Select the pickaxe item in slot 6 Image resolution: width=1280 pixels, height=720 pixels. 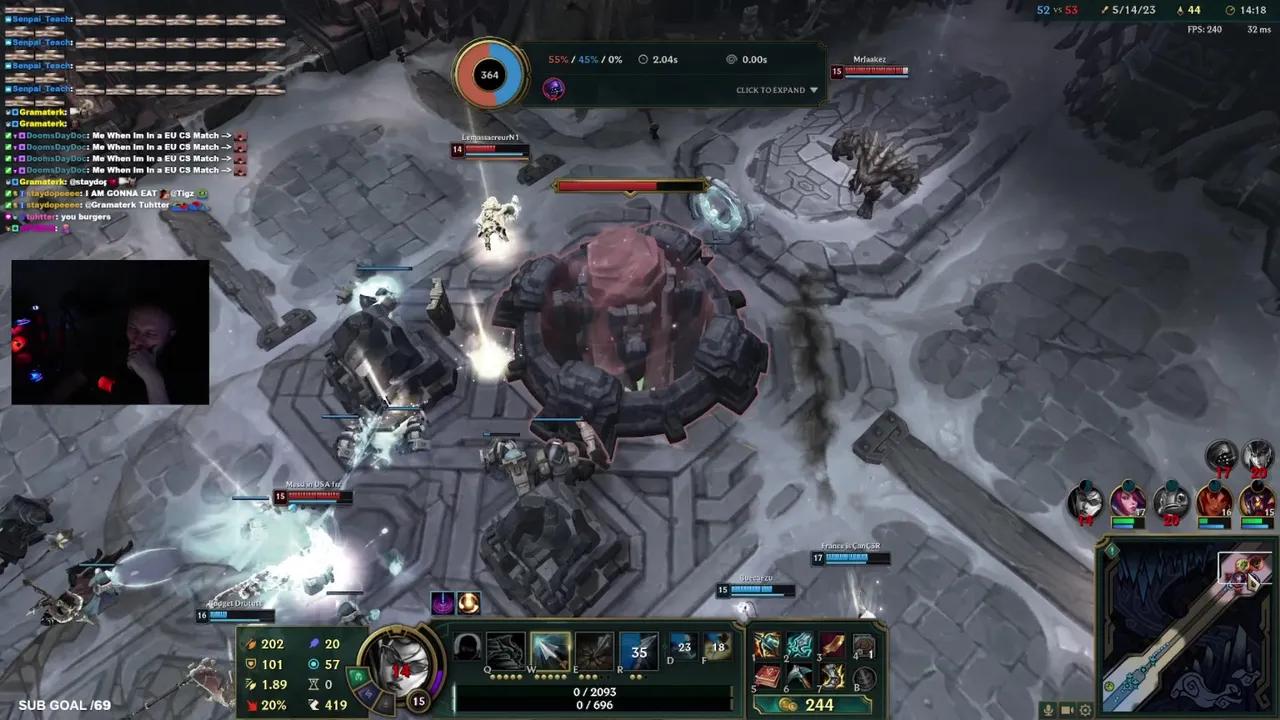[x=799, y=677]
